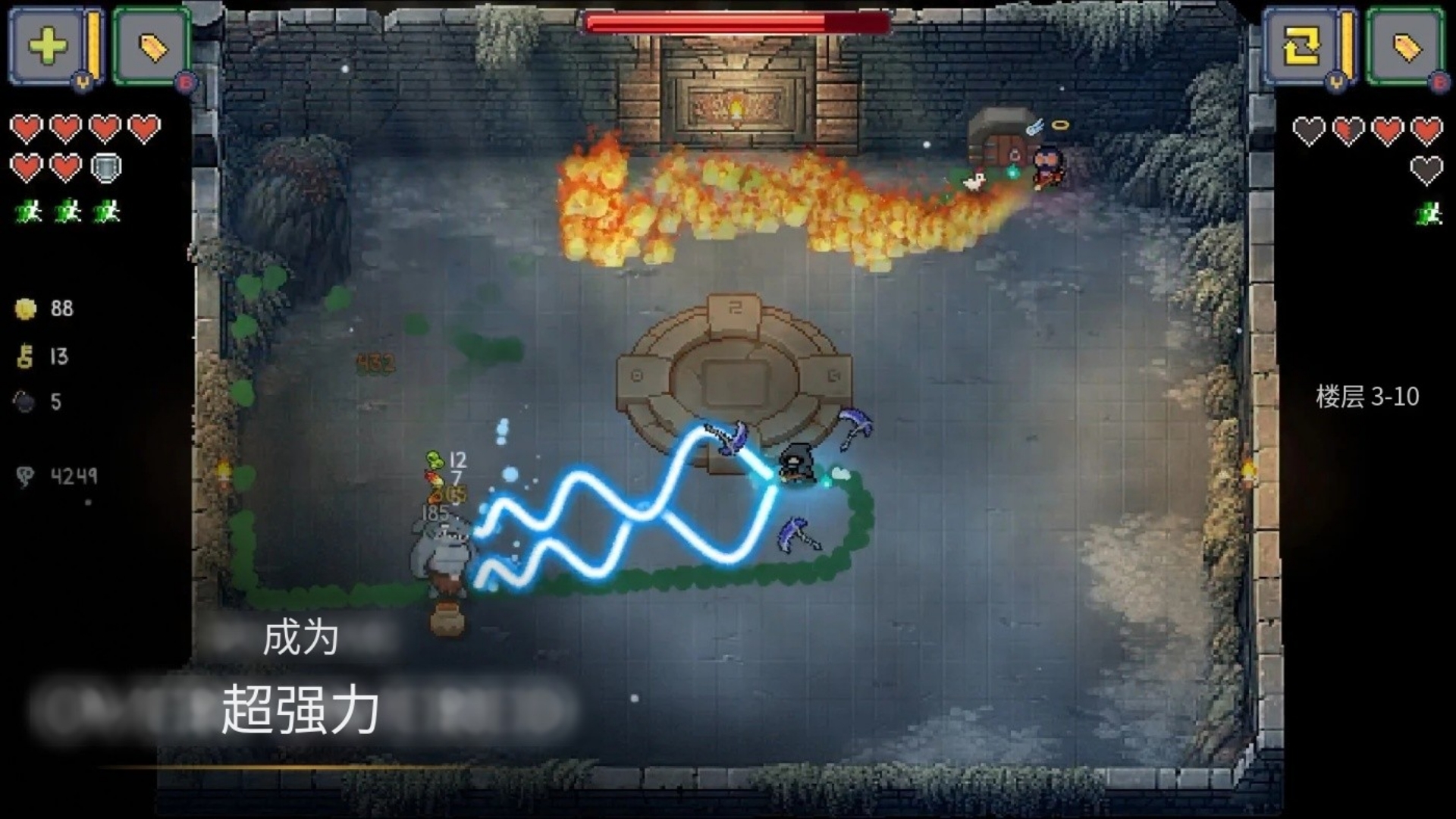
Task: Toggle the first green stamina runner icon
Action: tap(28, 212)
